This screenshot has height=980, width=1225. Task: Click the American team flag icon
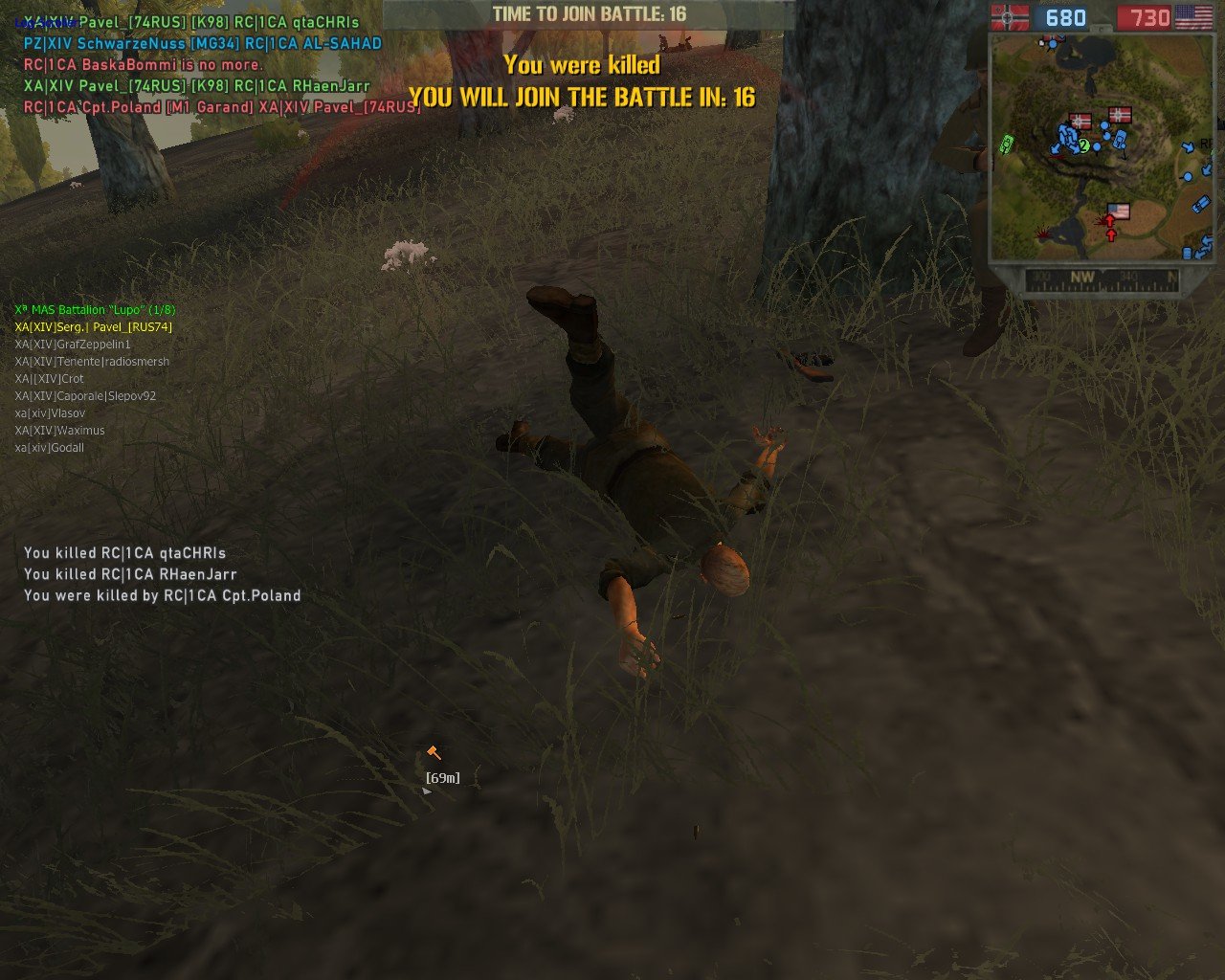[x=1193, y=17]
